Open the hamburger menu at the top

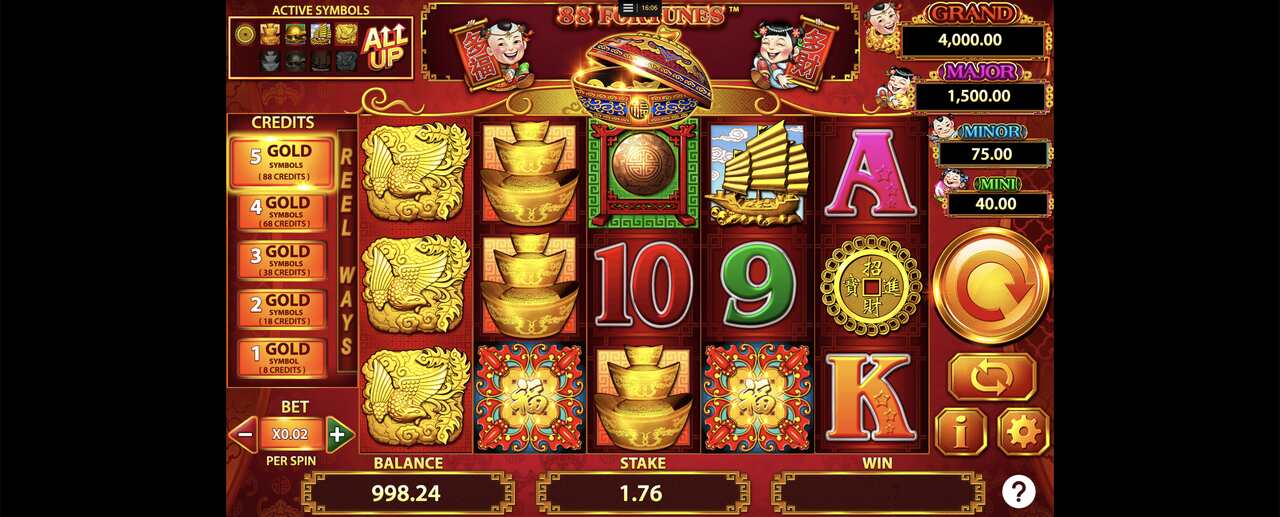(628, 7)
